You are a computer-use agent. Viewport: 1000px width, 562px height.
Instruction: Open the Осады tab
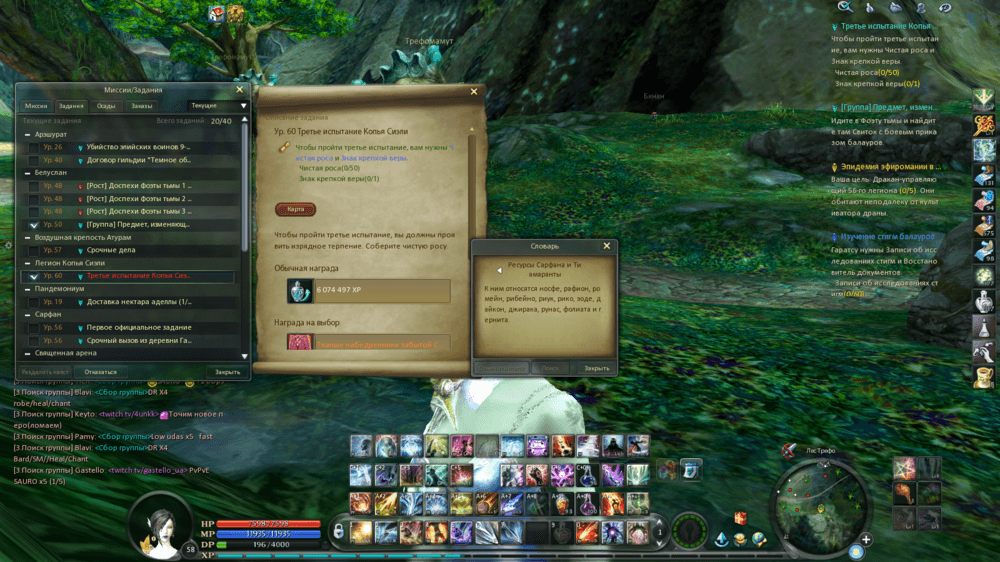(x=106, y=105)
